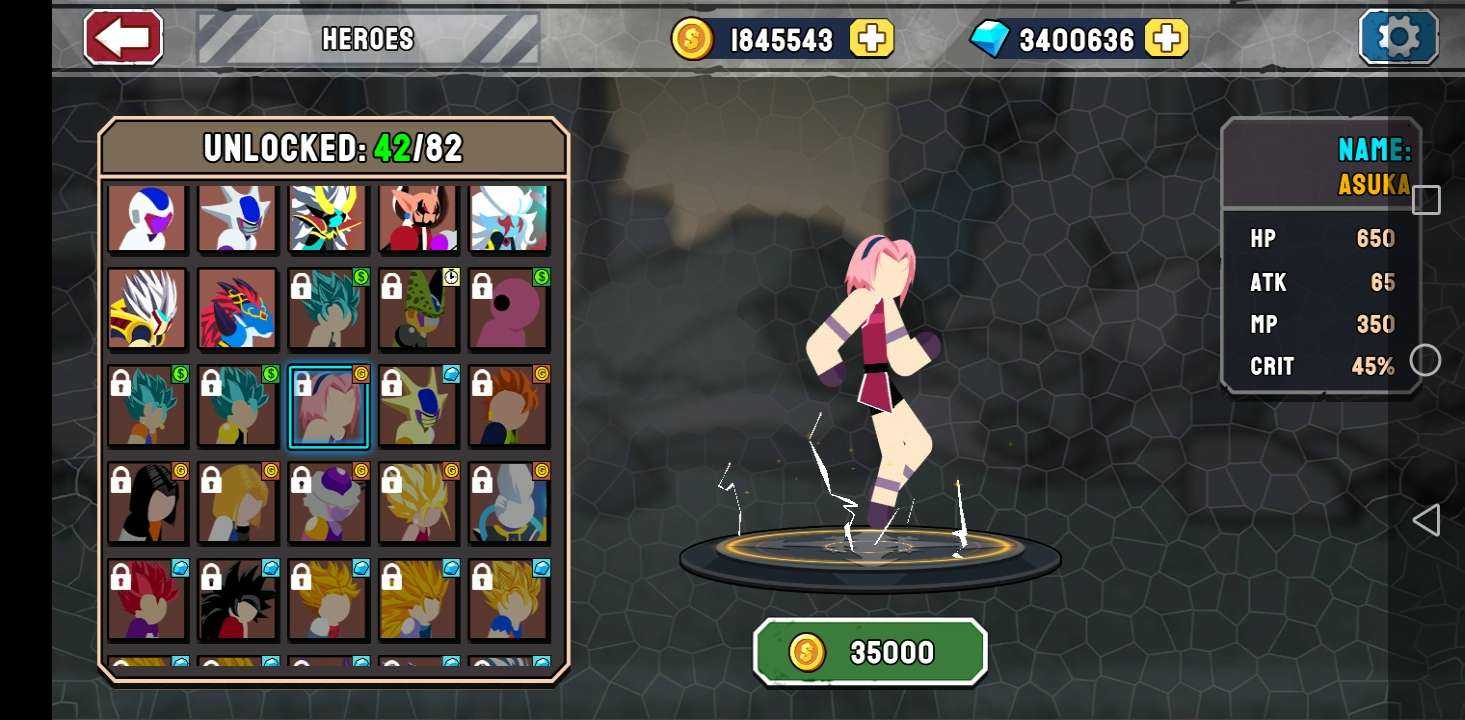
Task: Select the locked black long-haired hero
Action: 147,503
